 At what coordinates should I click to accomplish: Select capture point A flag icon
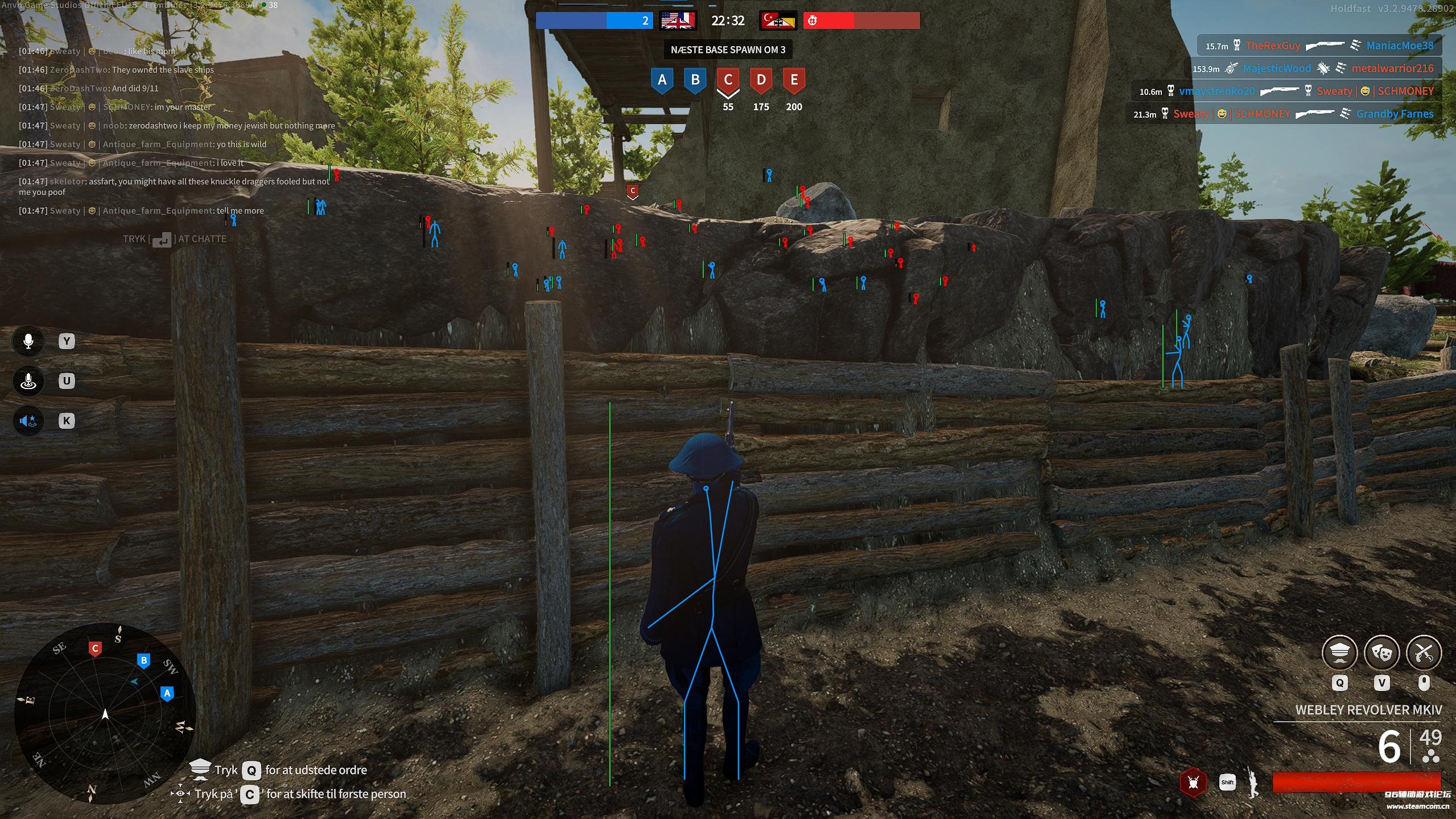[x=662, y=80]
